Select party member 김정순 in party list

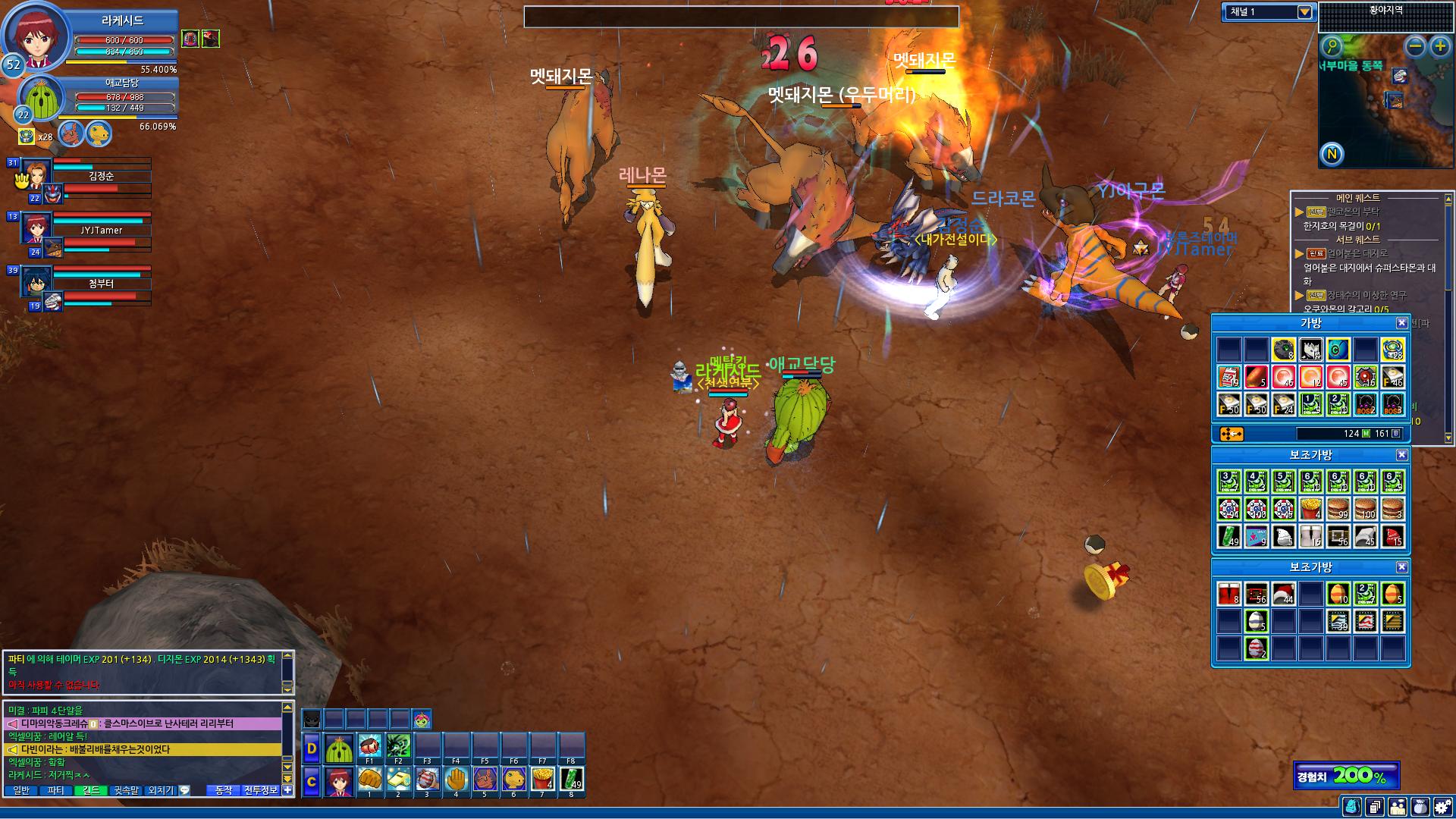[x=101, y=176]
